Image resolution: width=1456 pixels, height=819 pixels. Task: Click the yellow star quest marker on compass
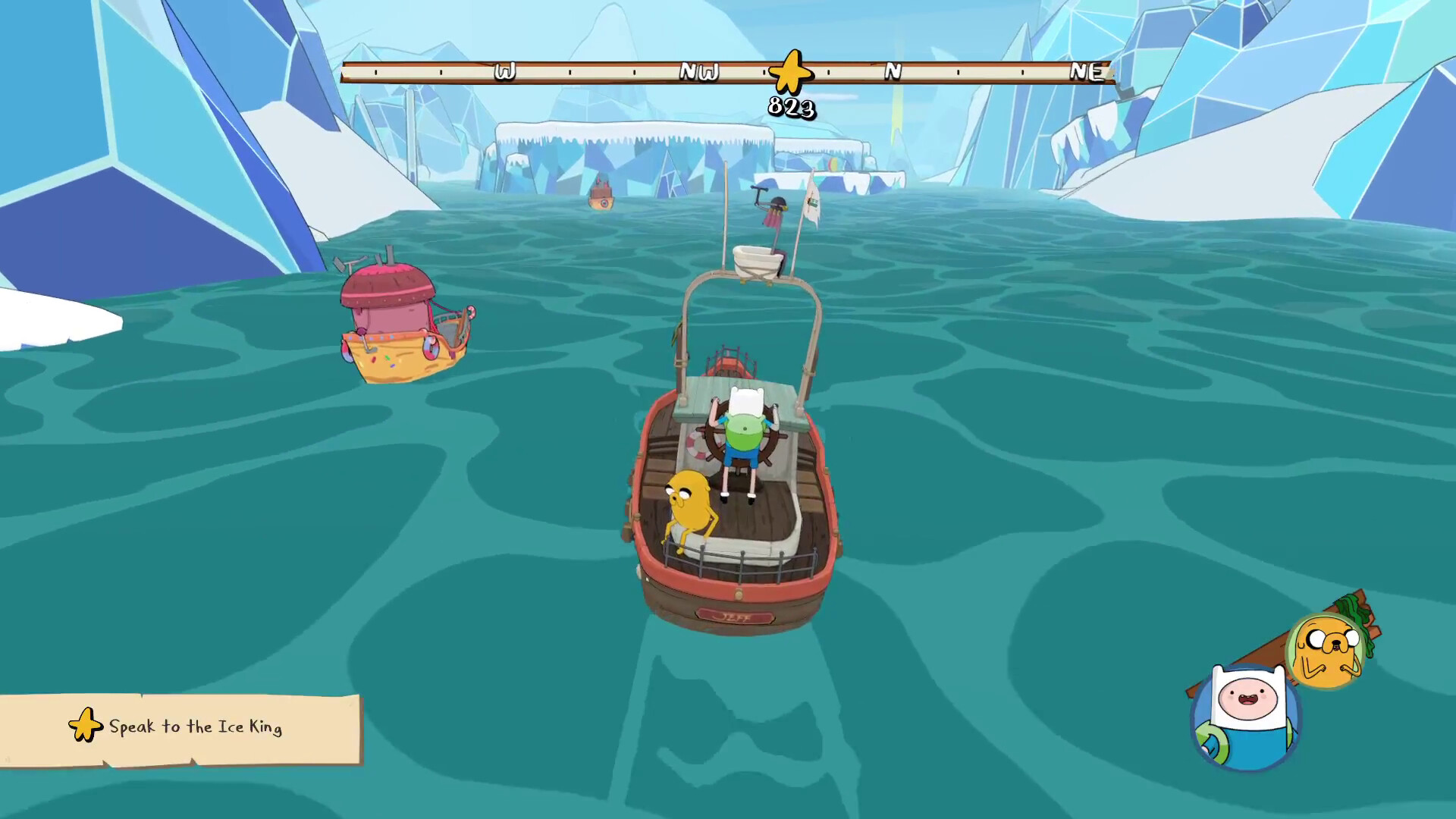[x=789, y=73]
